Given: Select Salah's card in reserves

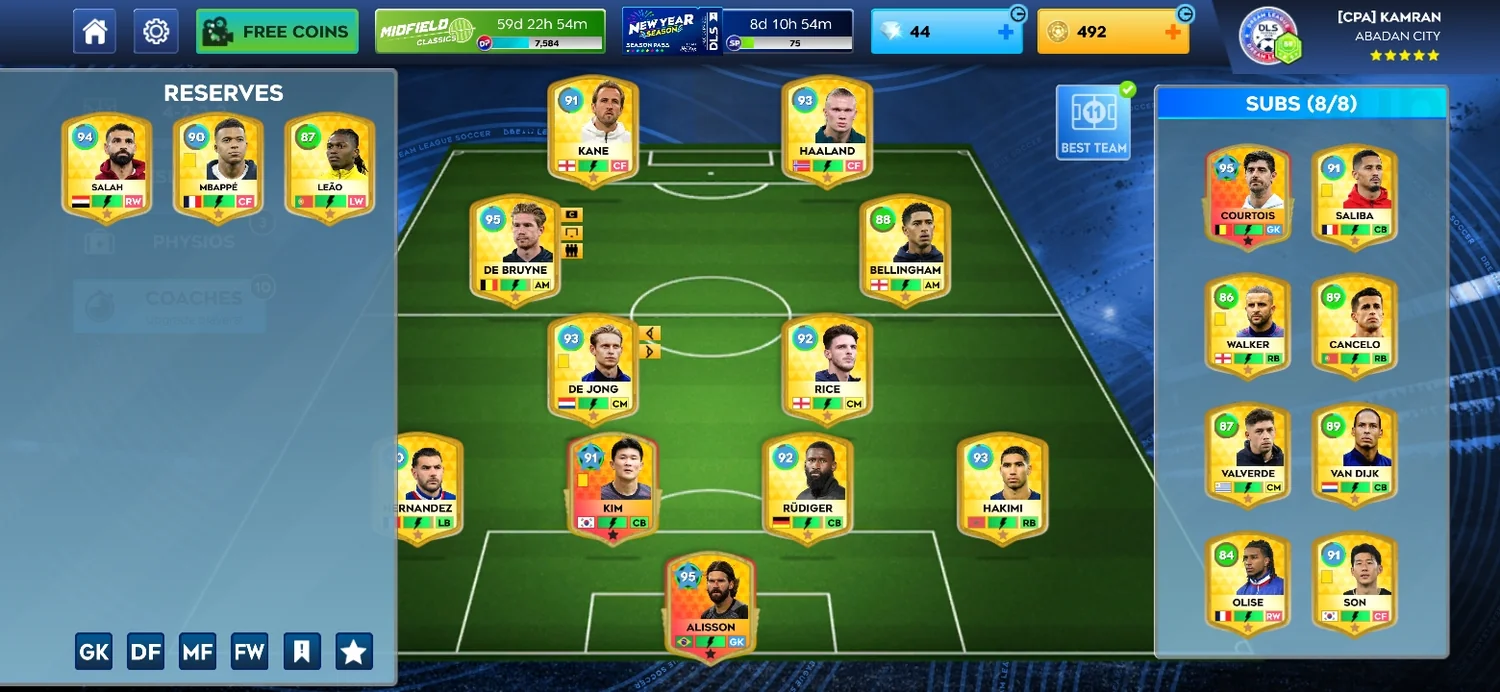Looking at the screenshot, I should [x=107, y=167].
